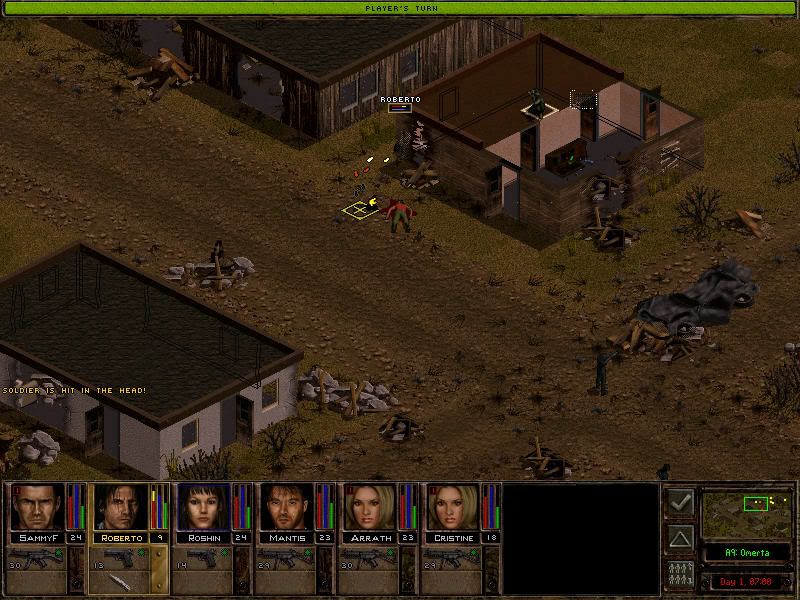Choose Roshin's face portrait
Viewport: 800px width, 600px height.
[x=204, y=508]
